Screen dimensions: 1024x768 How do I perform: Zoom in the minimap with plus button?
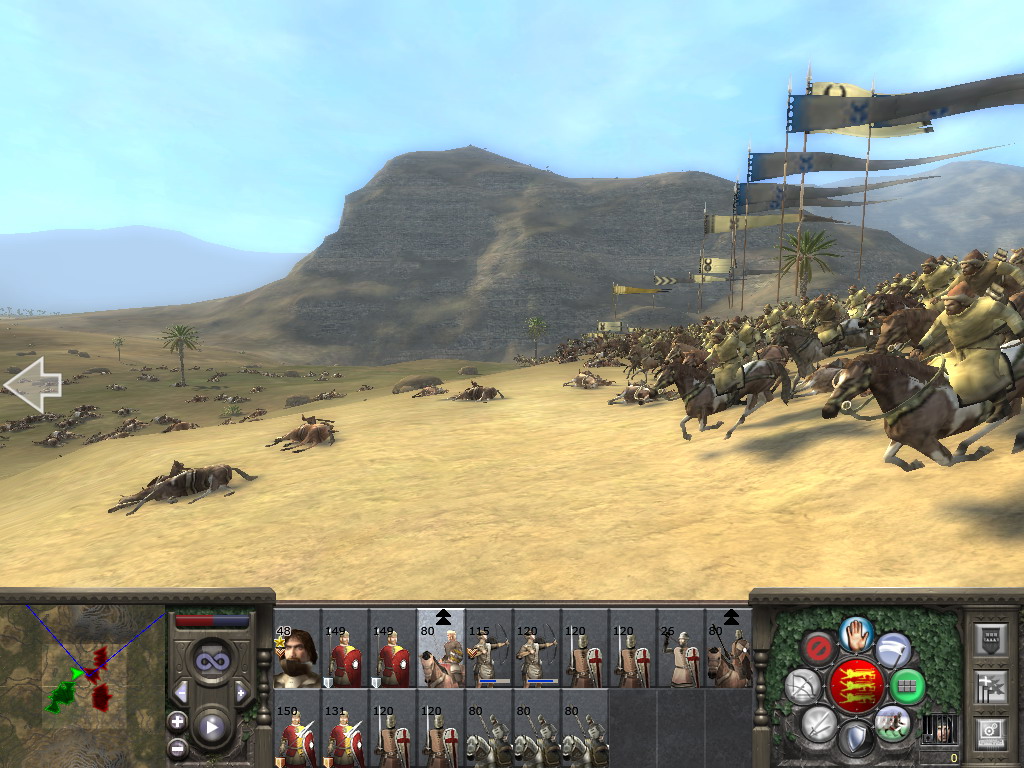(178, 721)
